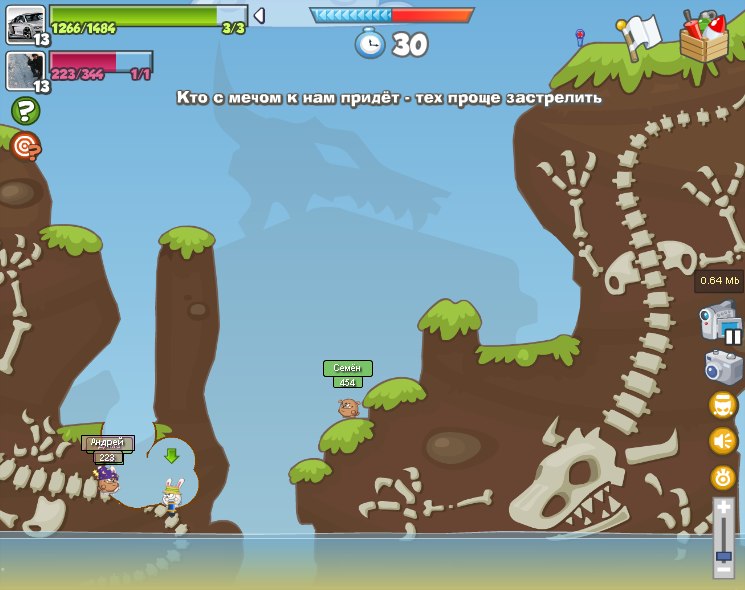The image size is (745, 590).
Task: Select the second player's gray portrait
Action: [x=25, y=70]
